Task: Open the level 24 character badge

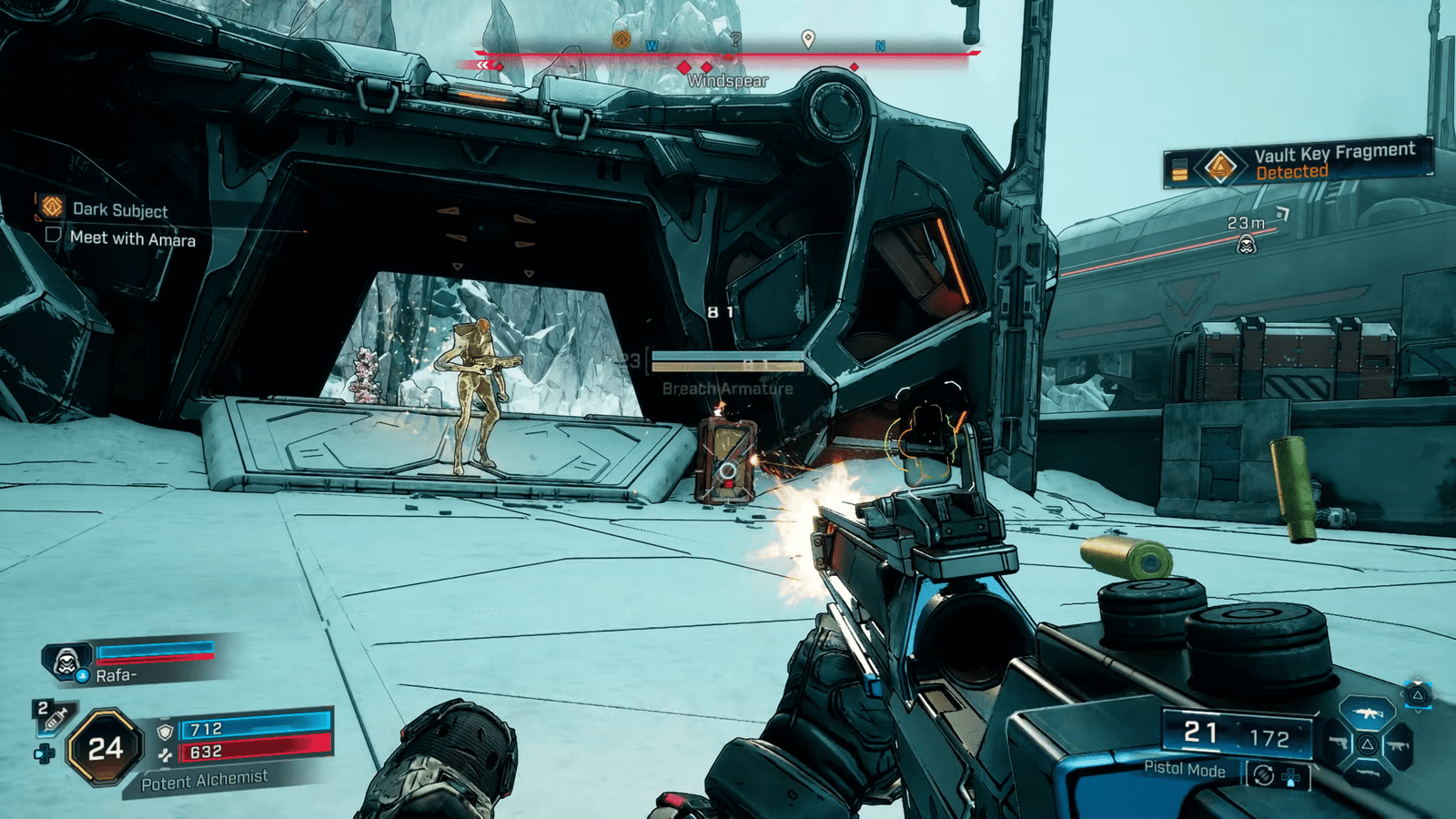Action: [x=105, y=748]
